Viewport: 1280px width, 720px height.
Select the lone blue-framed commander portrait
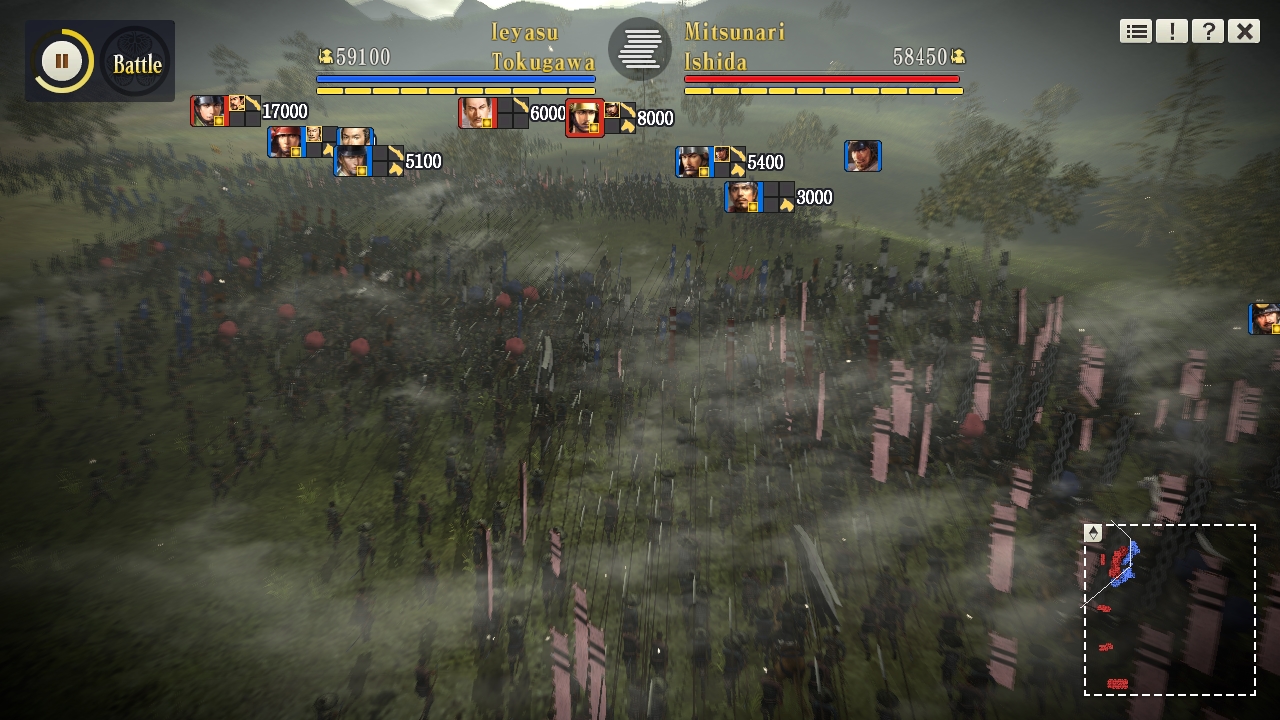point(862,155)
